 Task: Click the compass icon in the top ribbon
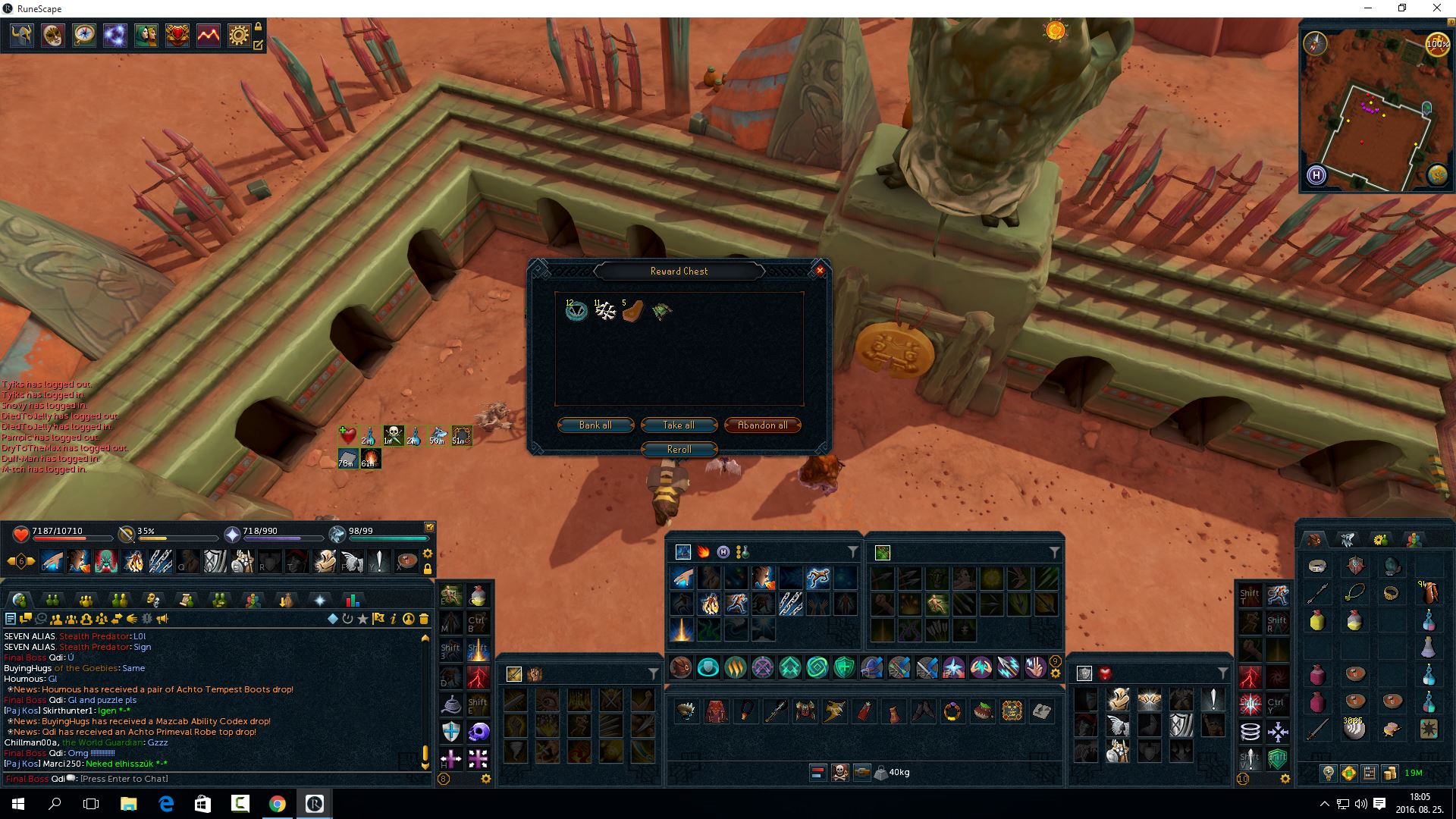click(x=84, y=36)
